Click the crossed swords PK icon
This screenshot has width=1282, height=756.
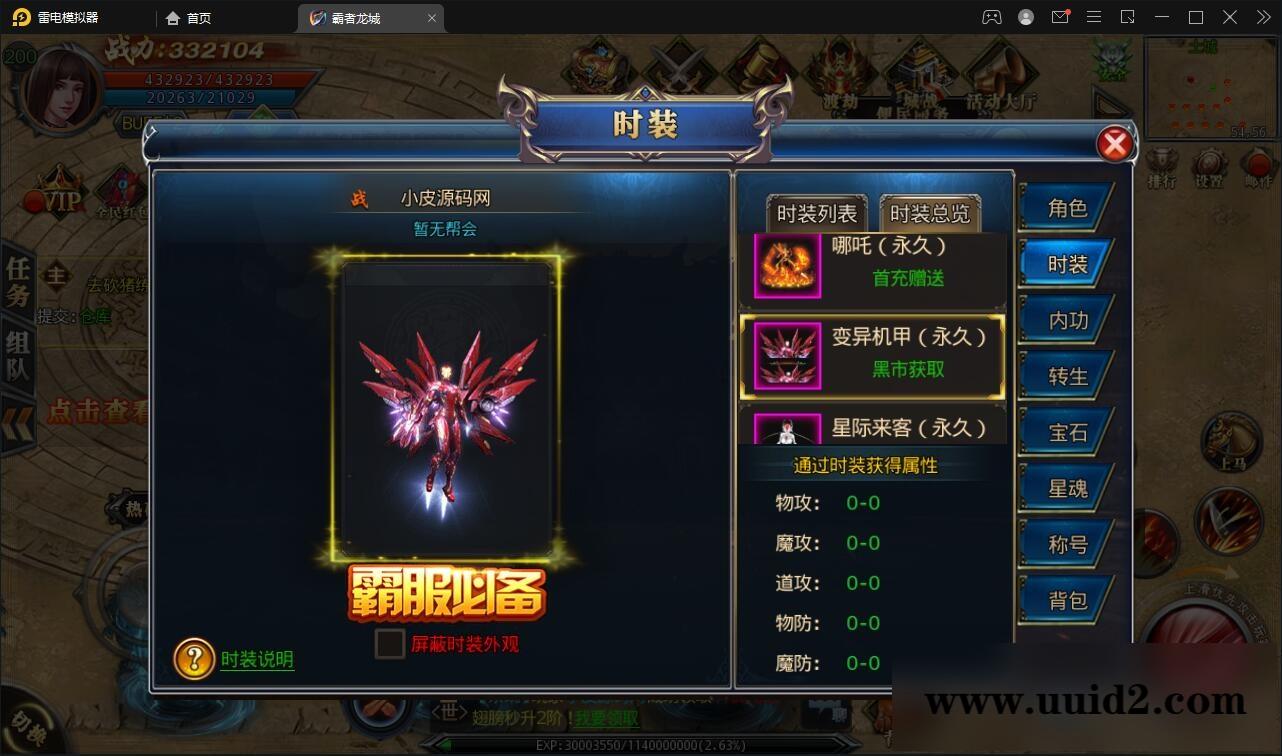678,68
